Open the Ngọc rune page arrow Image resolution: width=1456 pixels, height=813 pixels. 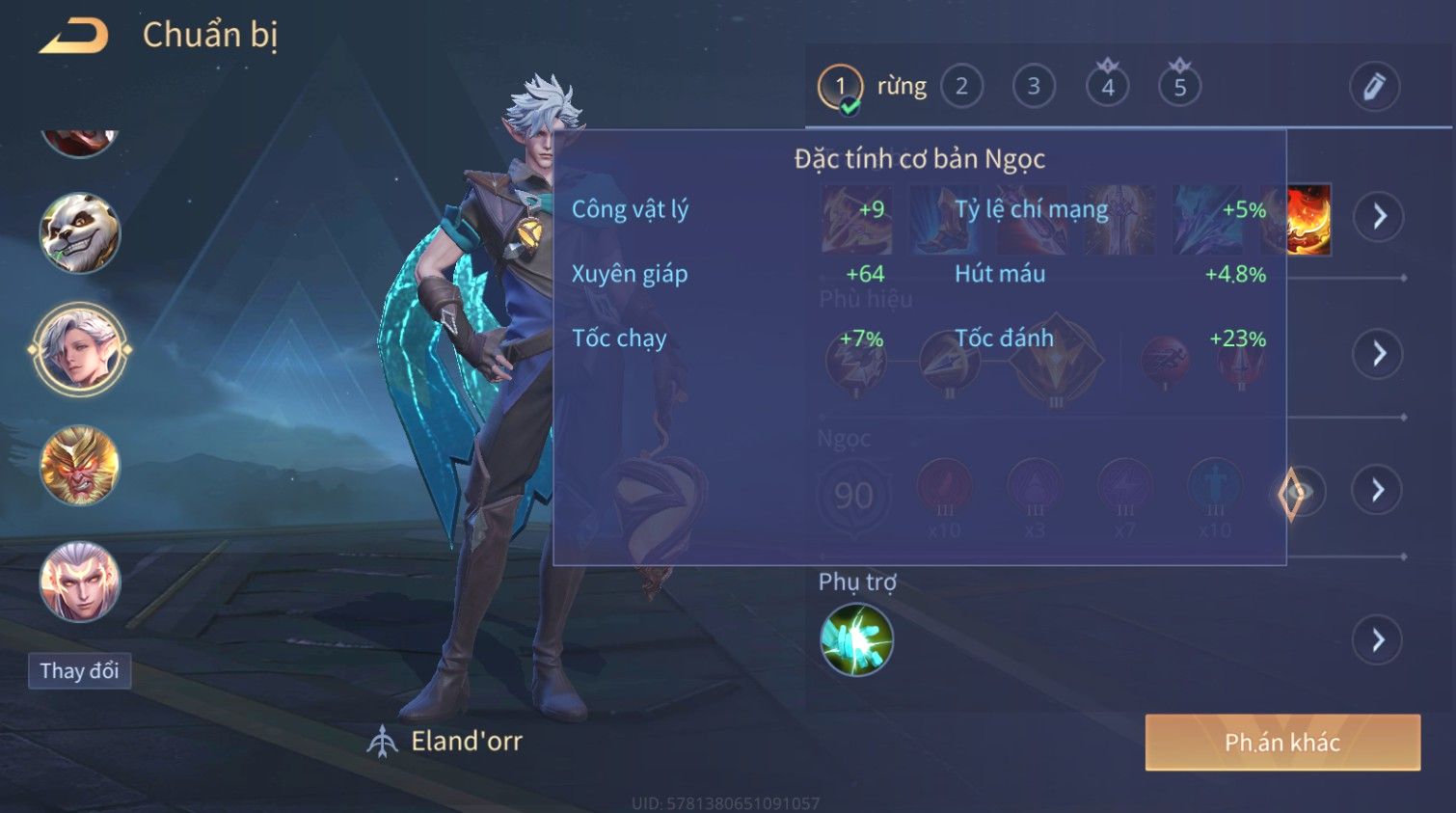(x=1379, y=491)
